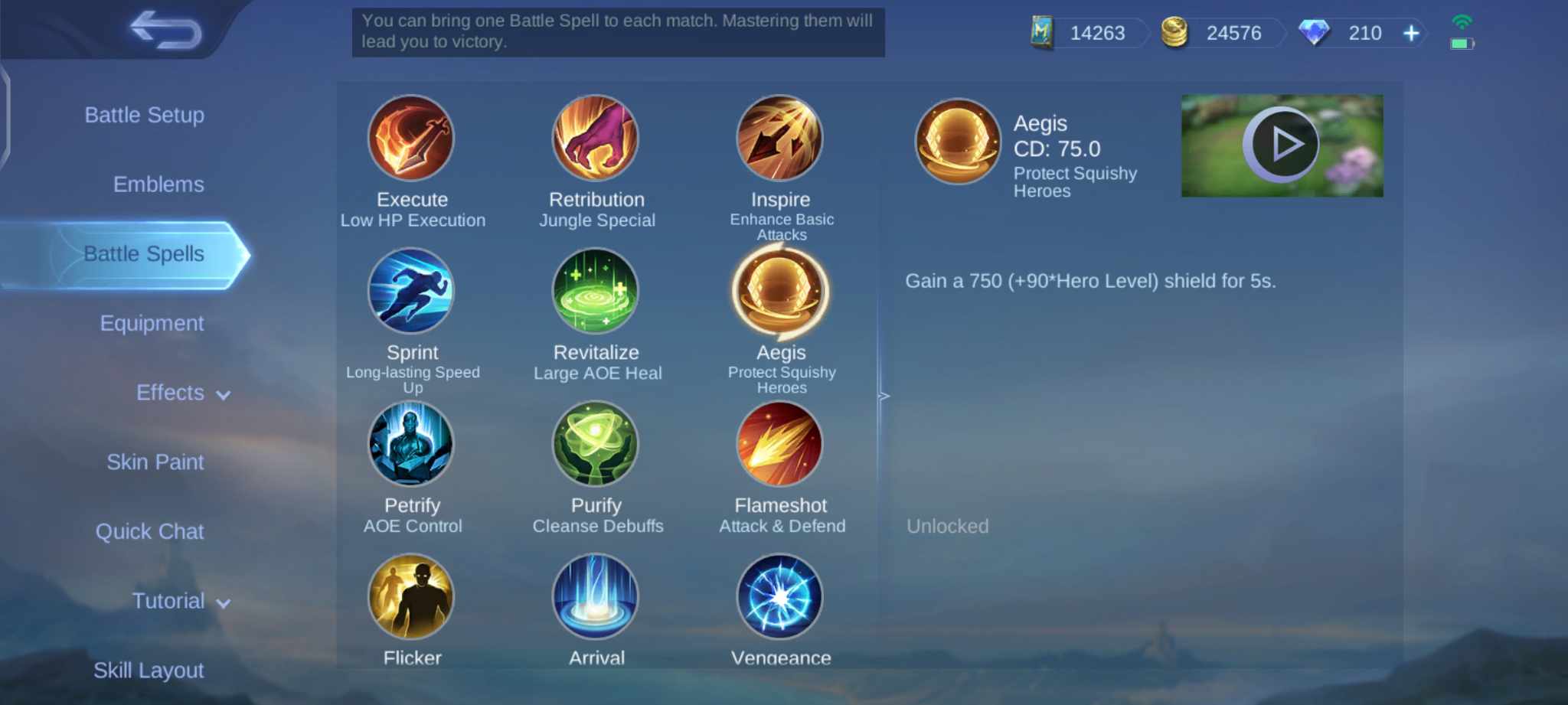The height and width of the screenshot is (705, 1568).
Task: Select the Retribution battle spell icon
Action: [596, 139]
